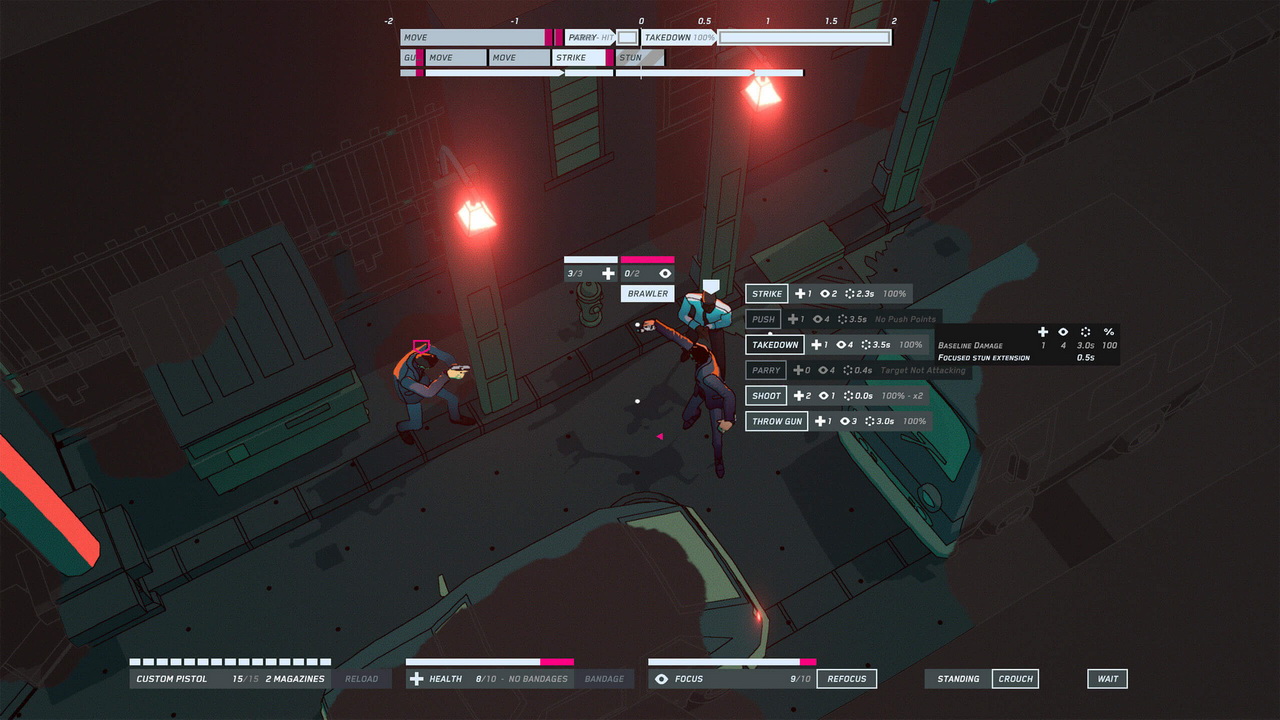Click the Reload button
This screenshot has width=1280, height=720.
tap(361, 679)
